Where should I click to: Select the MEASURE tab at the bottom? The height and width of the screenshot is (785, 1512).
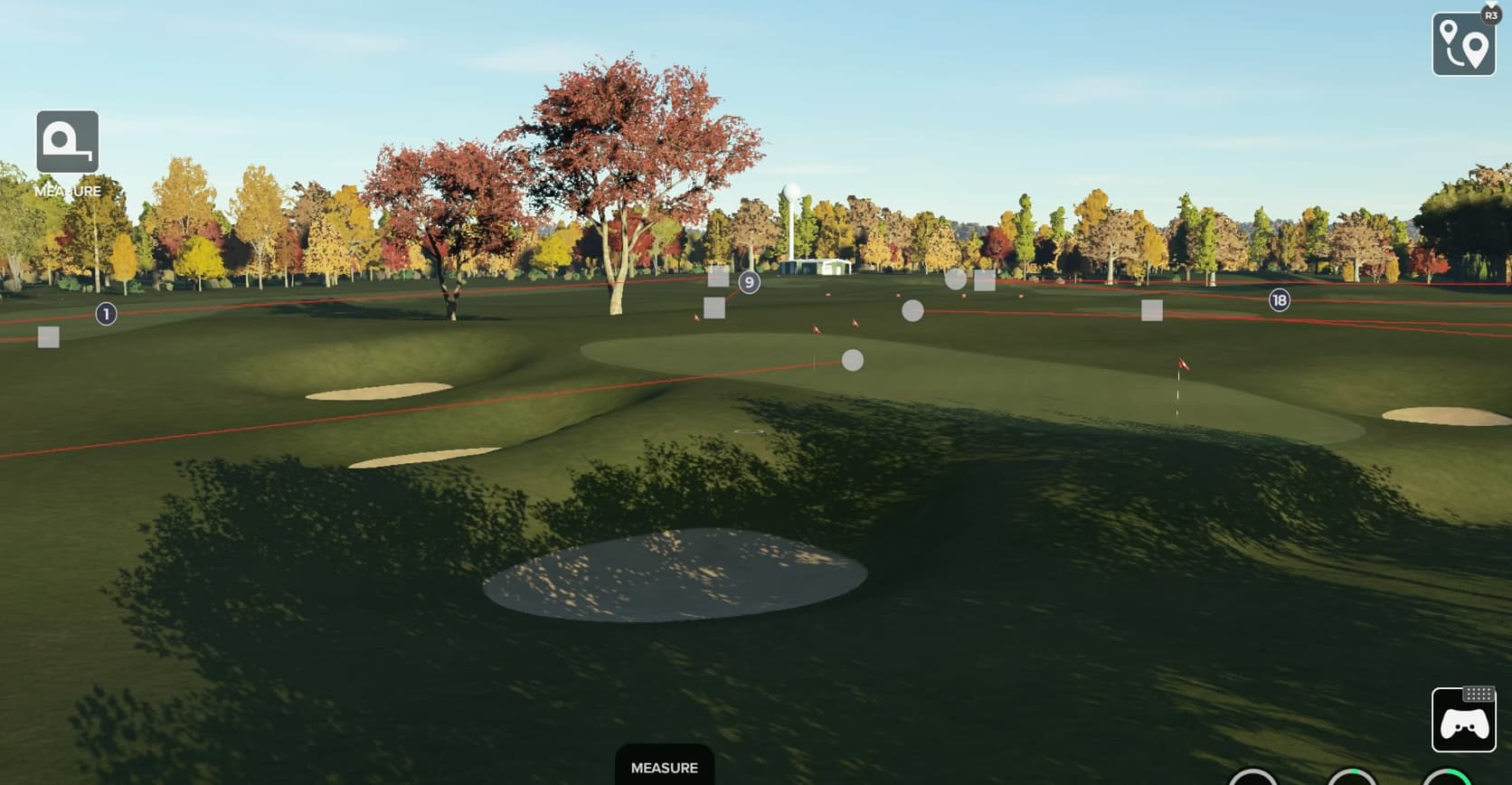click(664, 767)
